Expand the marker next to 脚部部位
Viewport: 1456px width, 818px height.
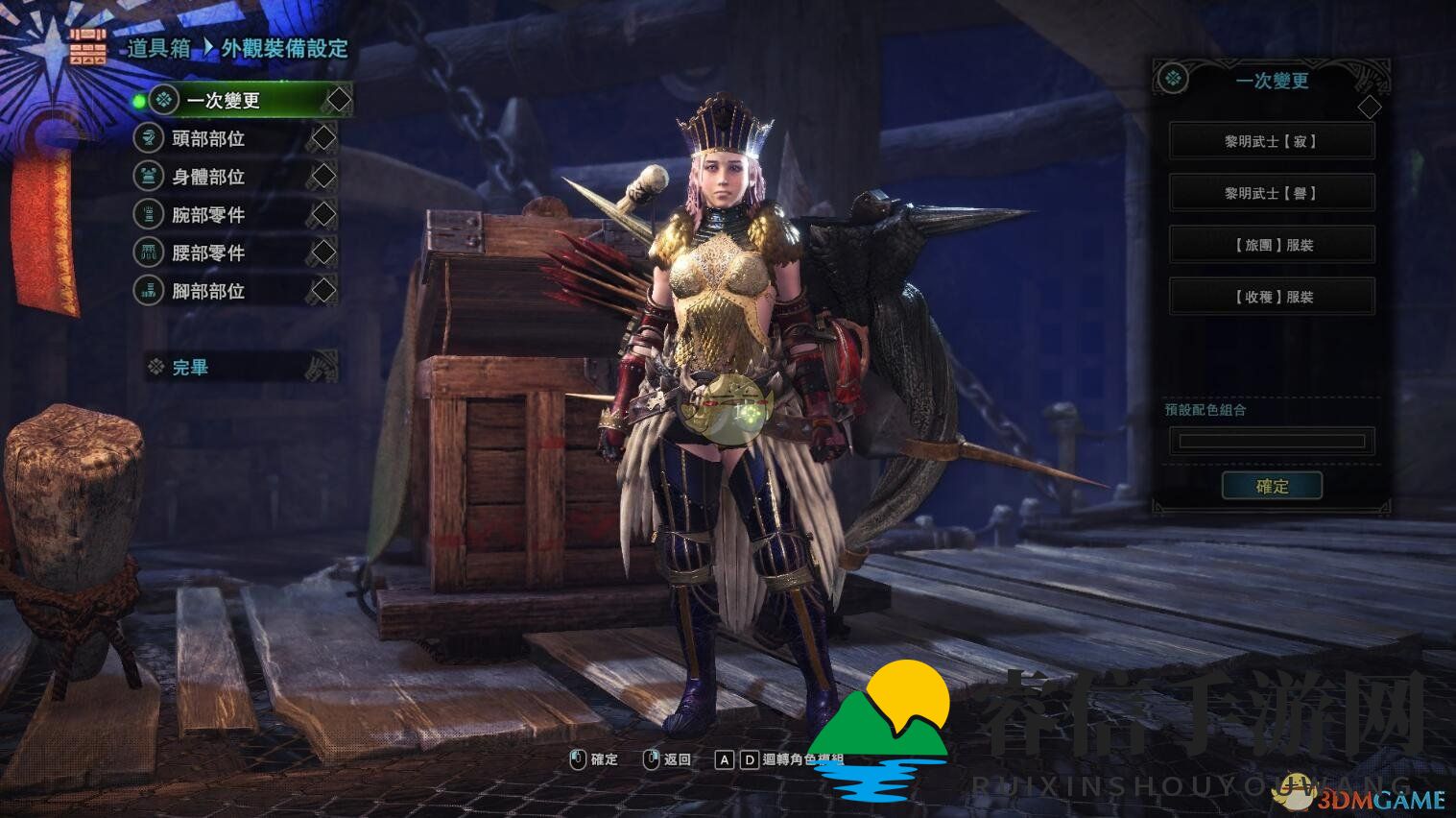pyautogui.click(x=322, y=290)
